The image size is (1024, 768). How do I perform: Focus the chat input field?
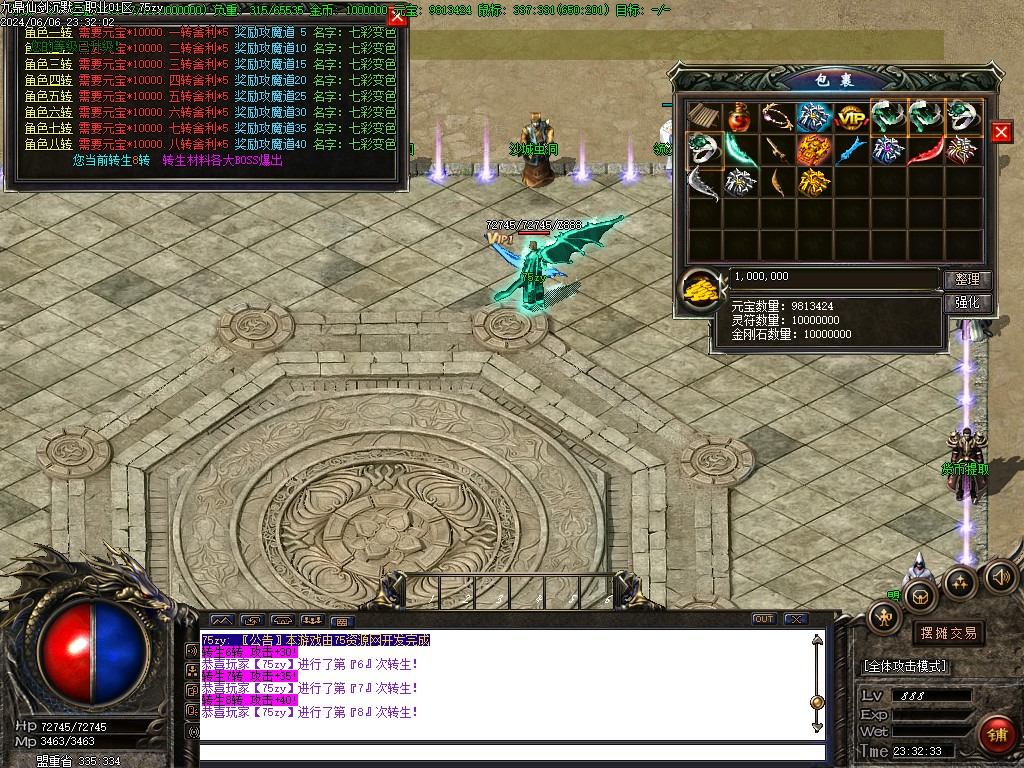tap(510, 752)
